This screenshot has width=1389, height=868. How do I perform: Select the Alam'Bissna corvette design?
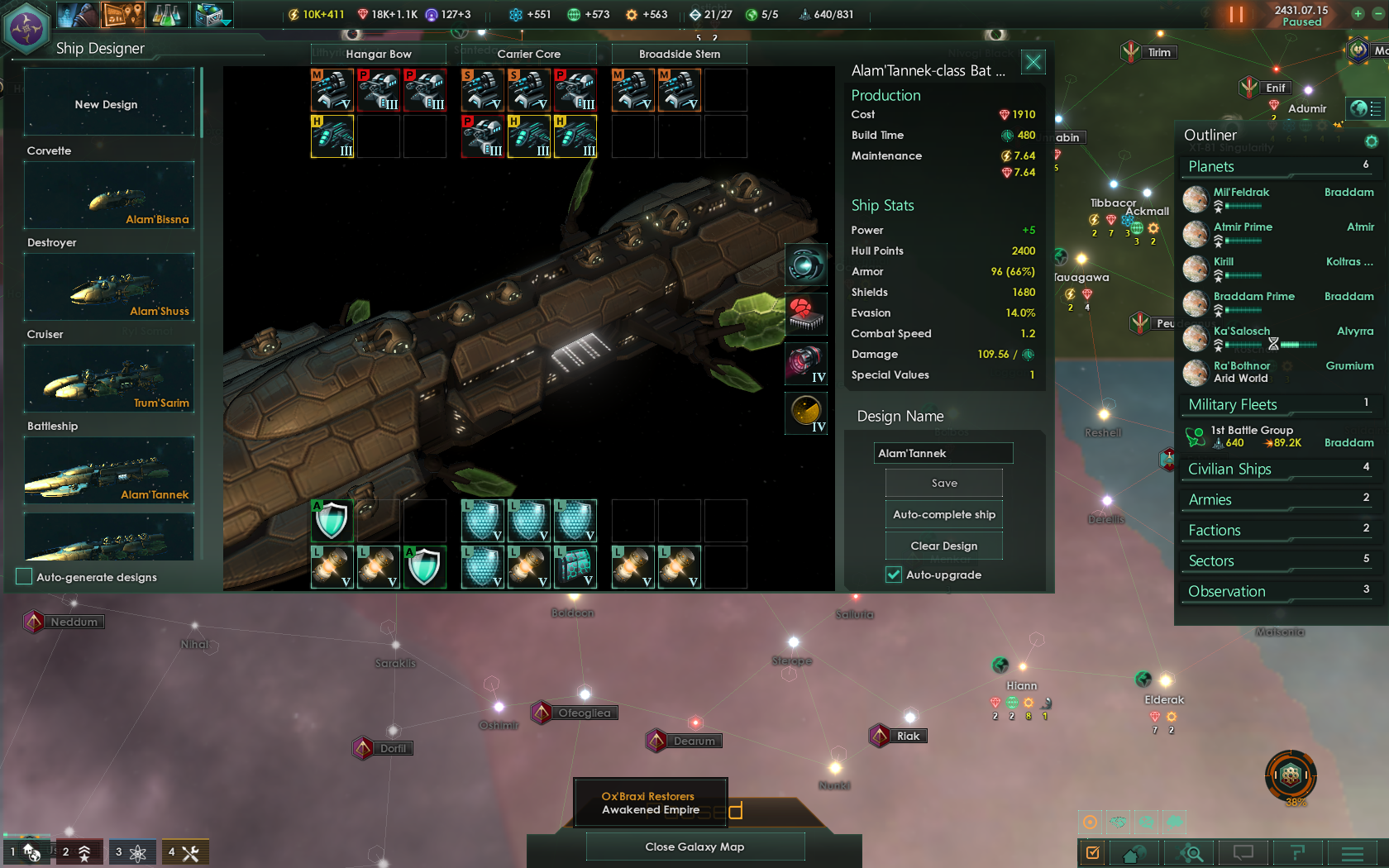click(109, 196)
